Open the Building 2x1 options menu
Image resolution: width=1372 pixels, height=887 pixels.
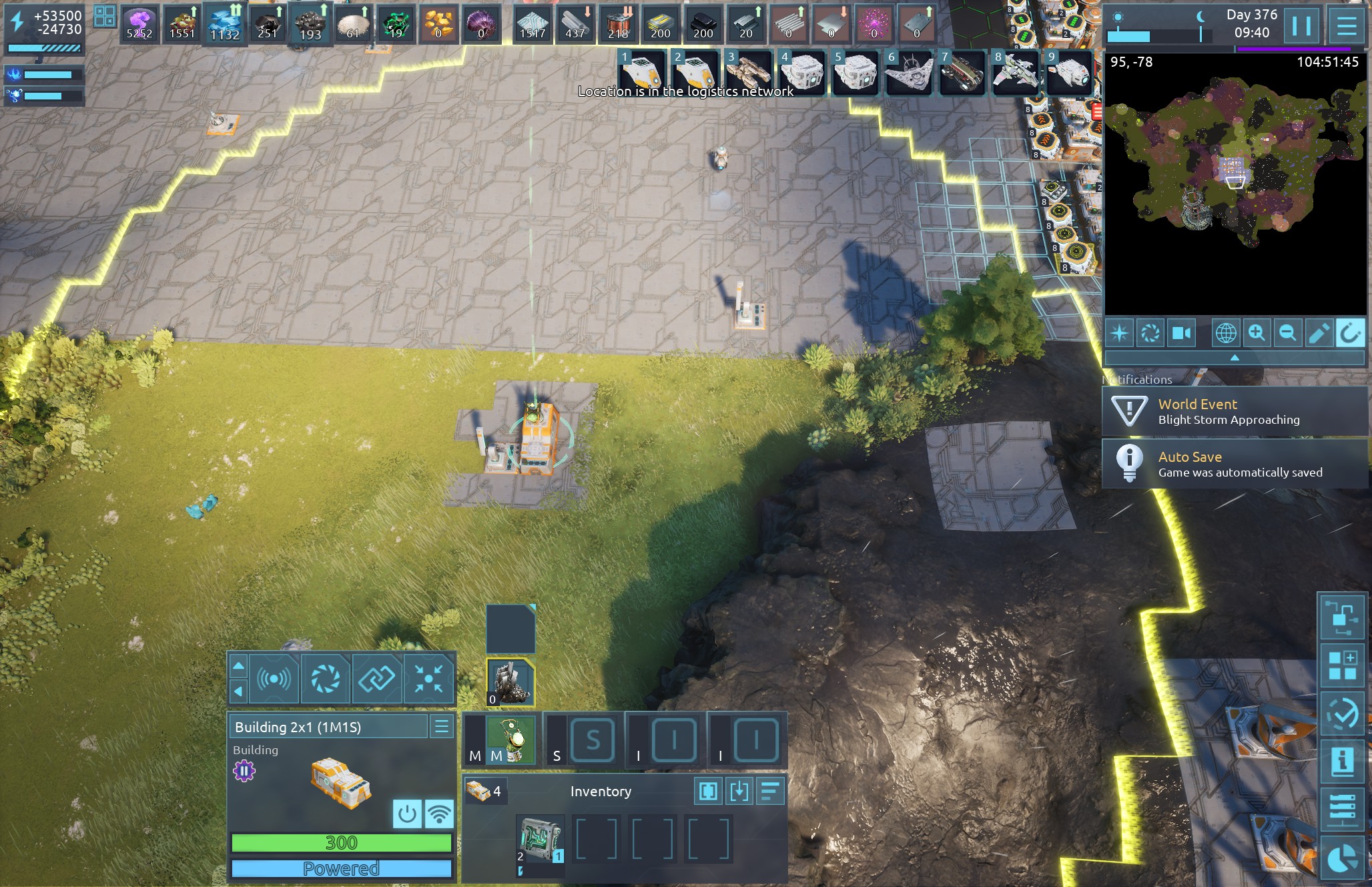point(441,727)
